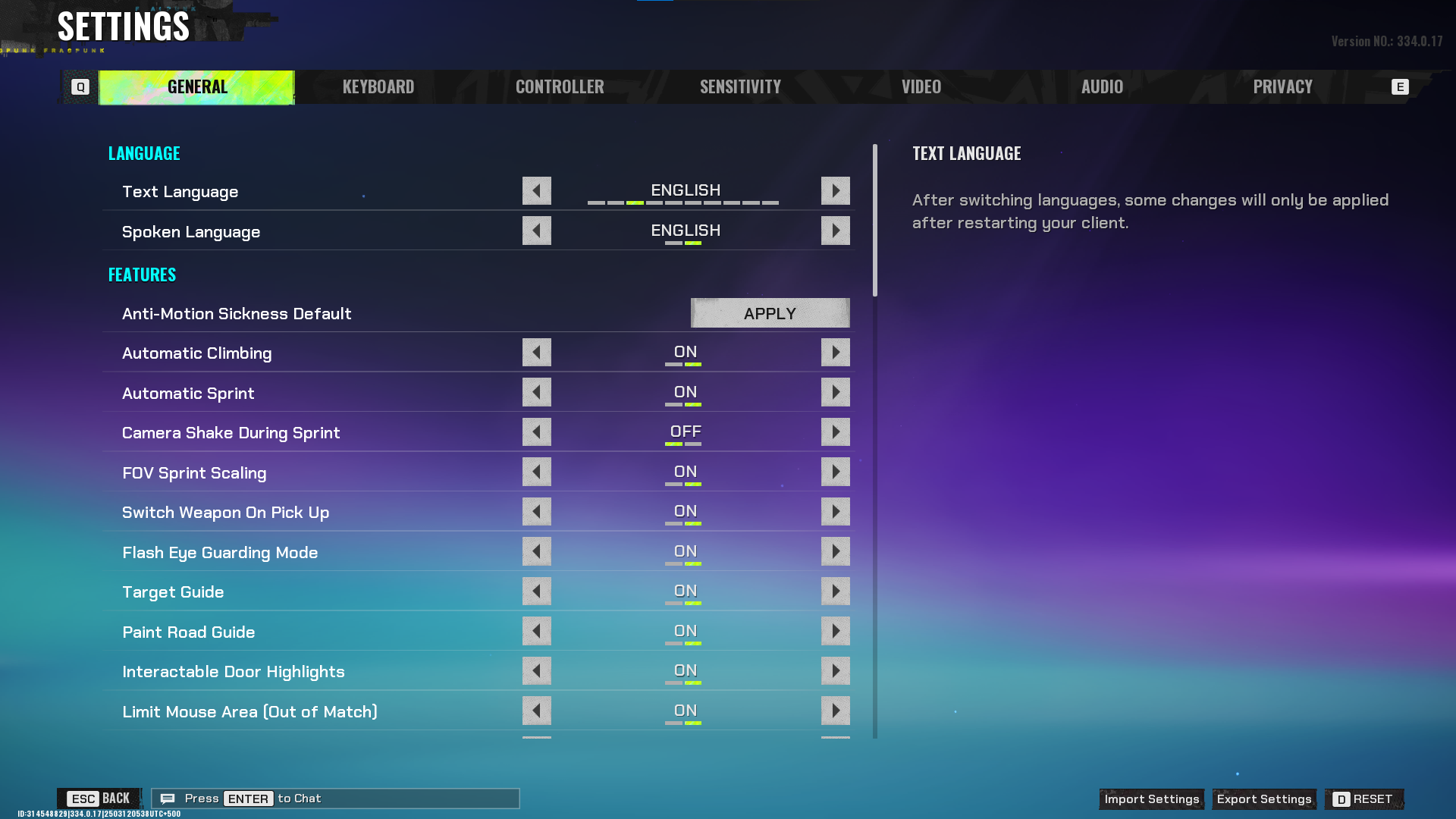Click the chat bubble icon in bottom bar
Viewport: 1456px width, 819px height.
point(168,798)
